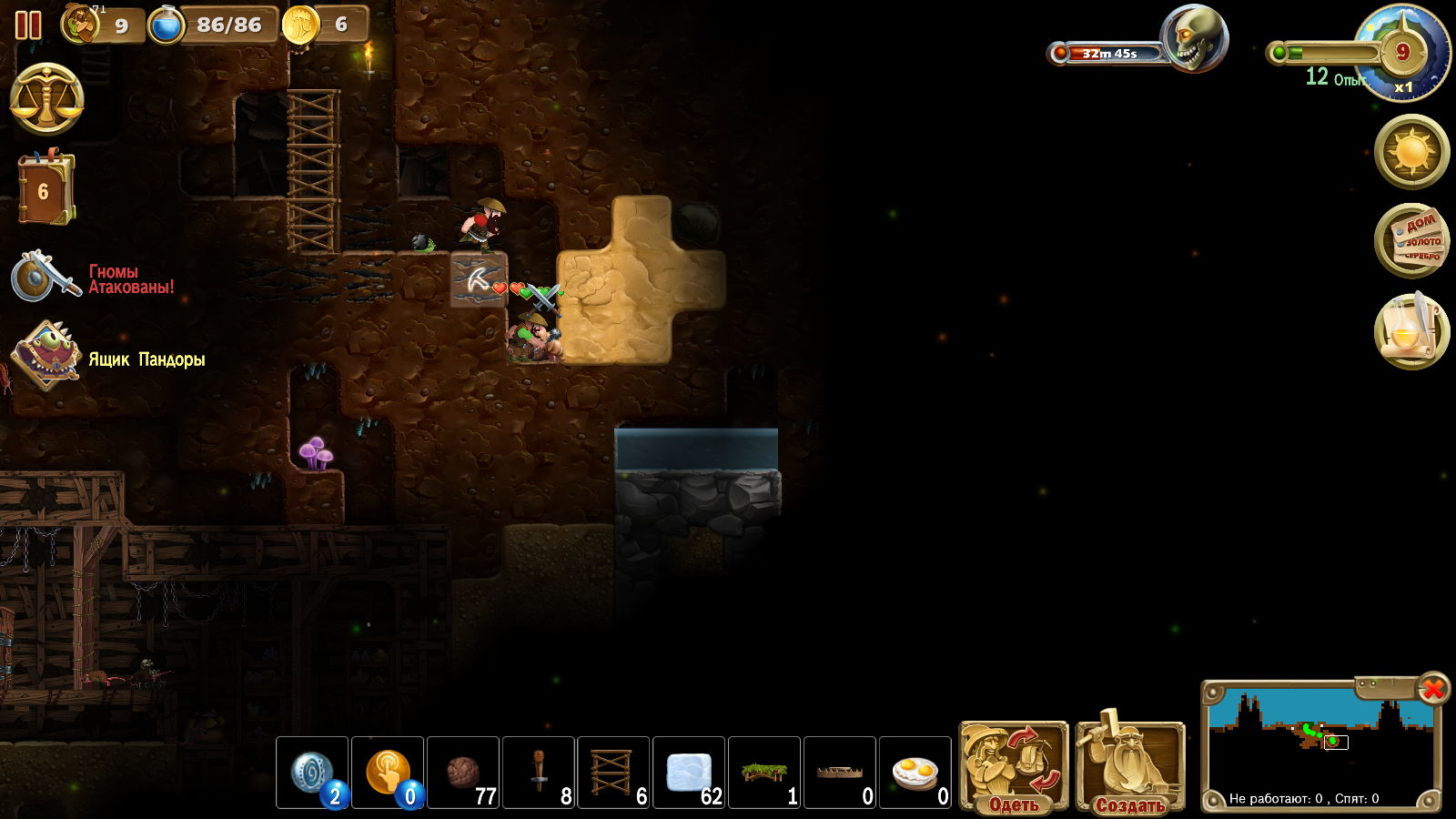Pick the wooden scaffolding slot
Screen dimensions: 1456x819
click(x=613, y=773)
